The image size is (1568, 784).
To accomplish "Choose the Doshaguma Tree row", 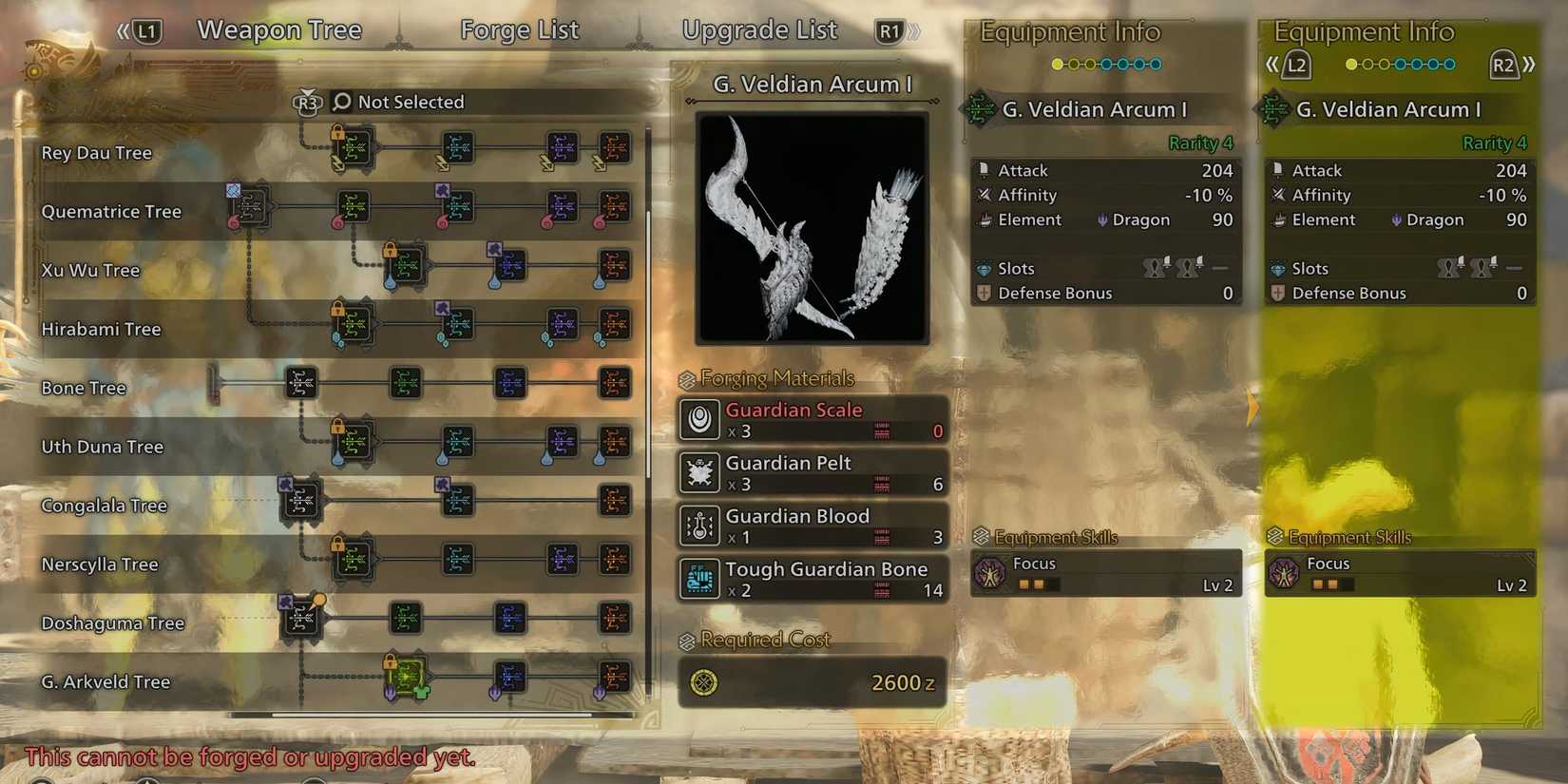I will coord(112,623).
